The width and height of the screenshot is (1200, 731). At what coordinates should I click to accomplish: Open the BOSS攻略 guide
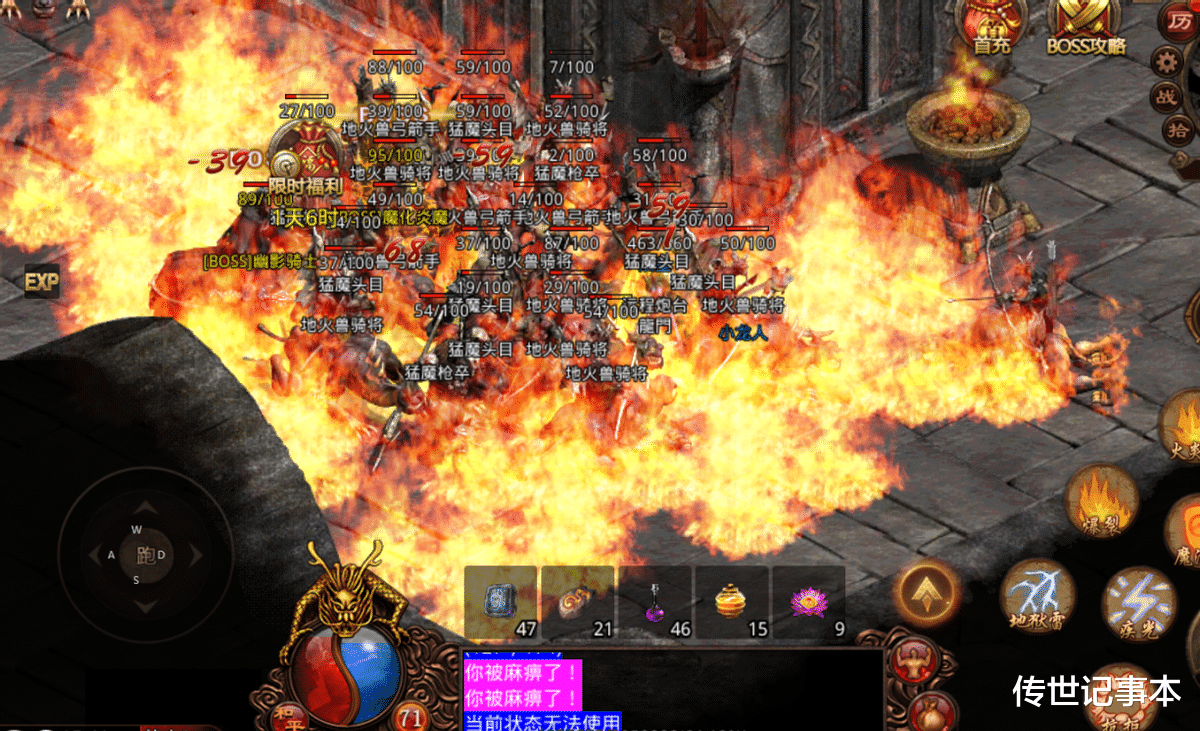pyautogui.click(x=1086, y=25)
